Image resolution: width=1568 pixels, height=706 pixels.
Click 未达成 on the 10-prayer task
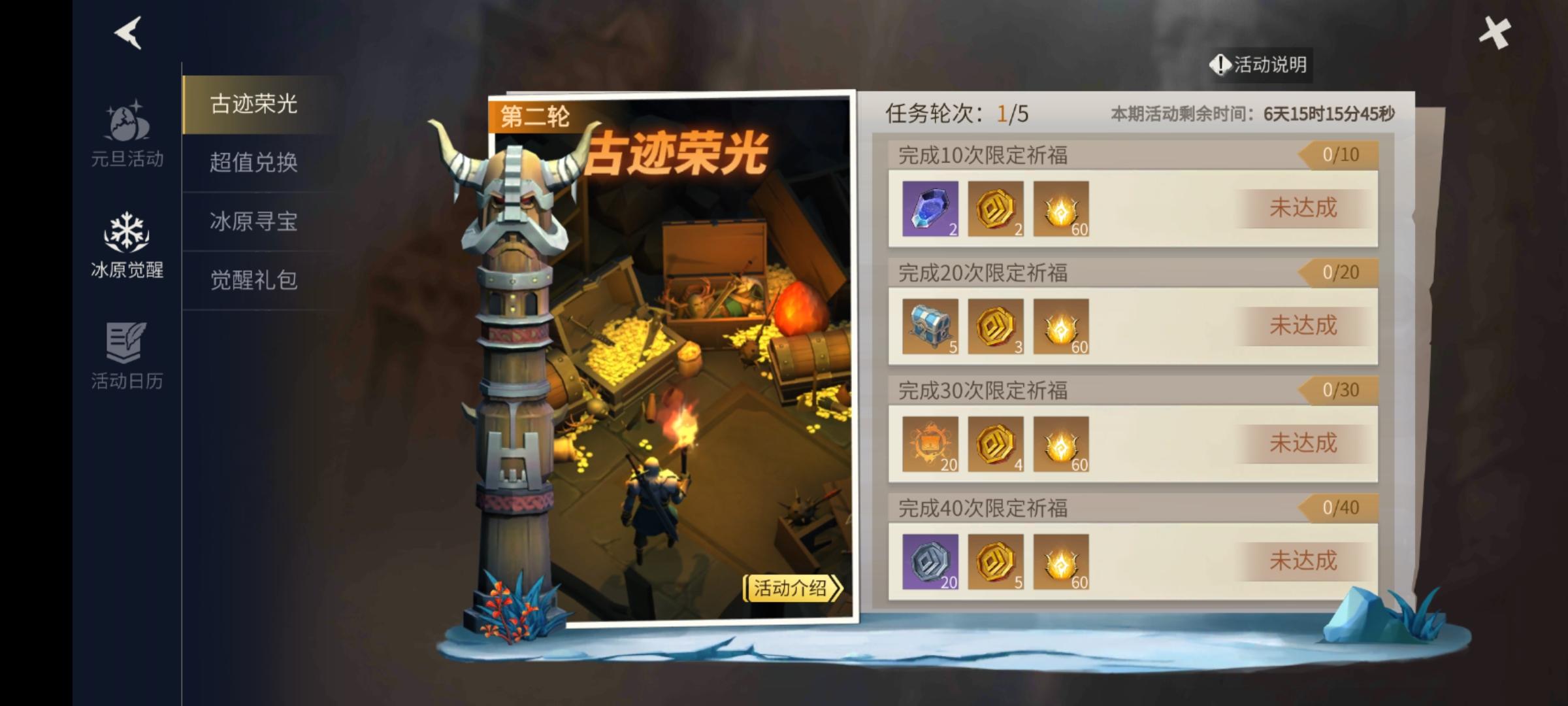(x=1303, y=208)
